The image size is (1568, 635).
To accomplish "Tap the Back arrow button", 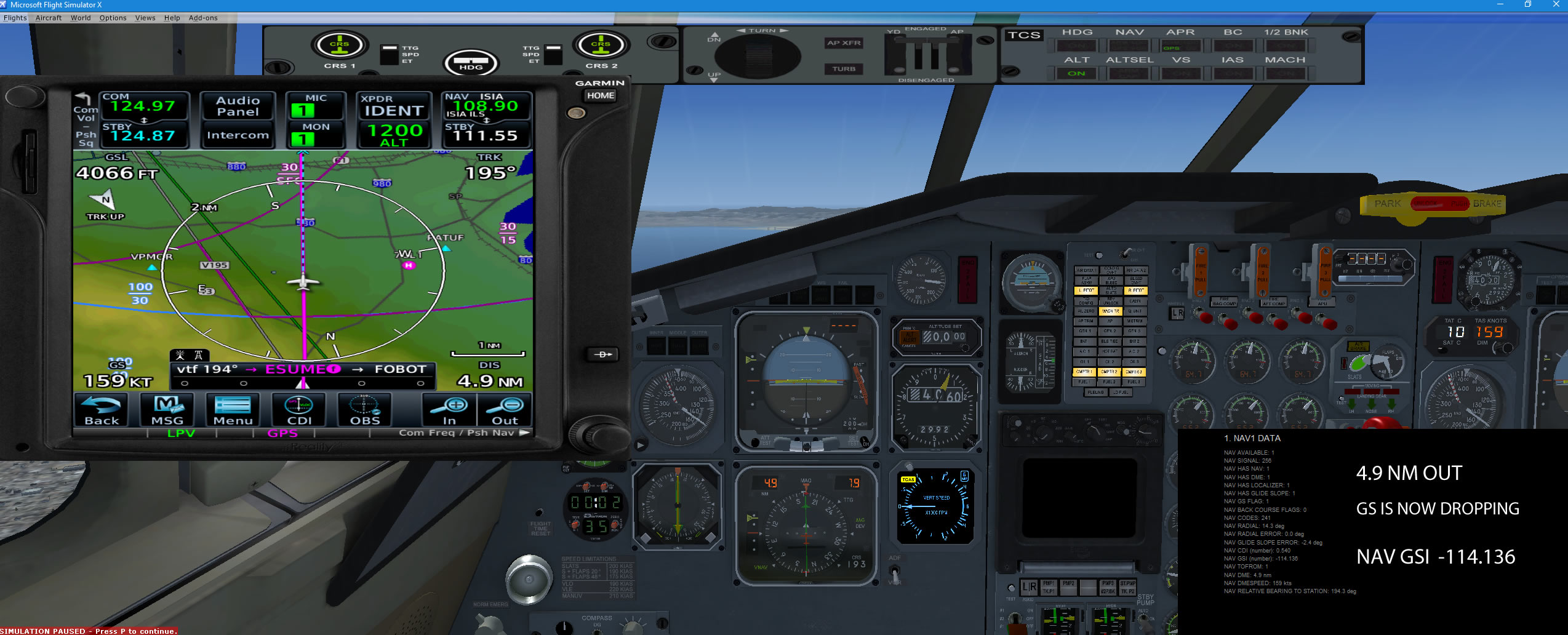I will pyautogui.click(x=102, y=410).
